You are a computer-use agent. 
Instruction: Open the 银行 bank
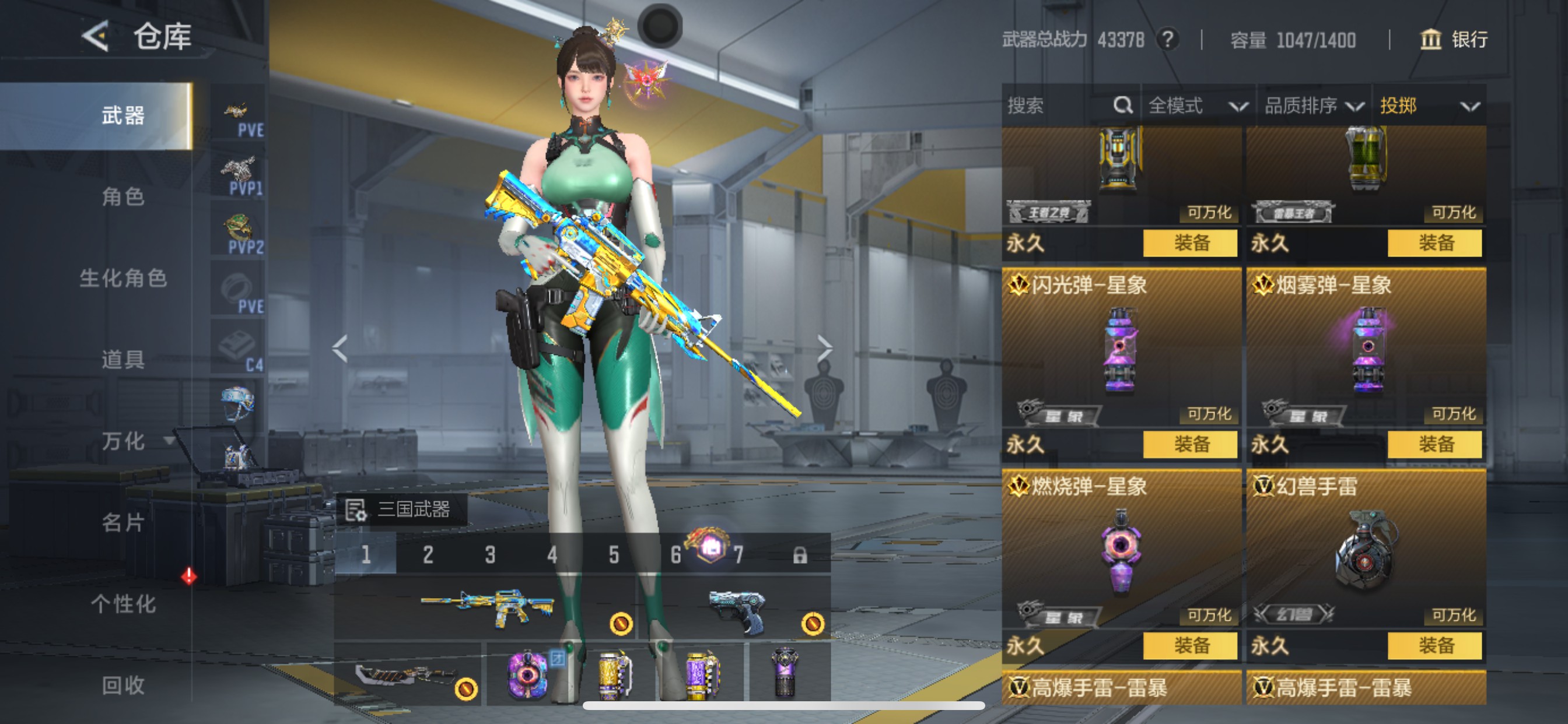coord(1454,40)
